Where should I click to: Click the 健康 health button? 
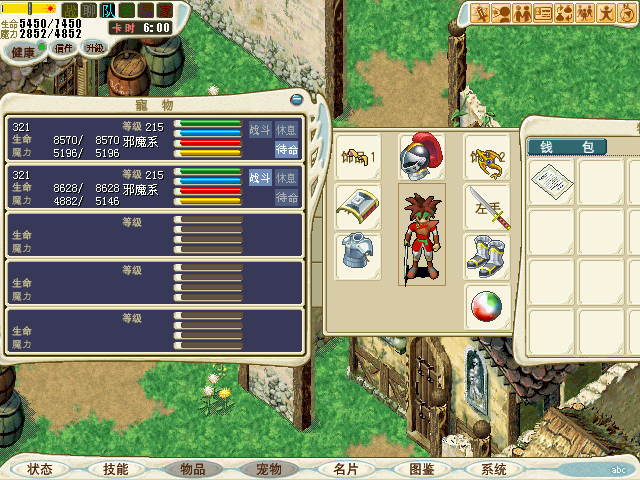point(24,51)
